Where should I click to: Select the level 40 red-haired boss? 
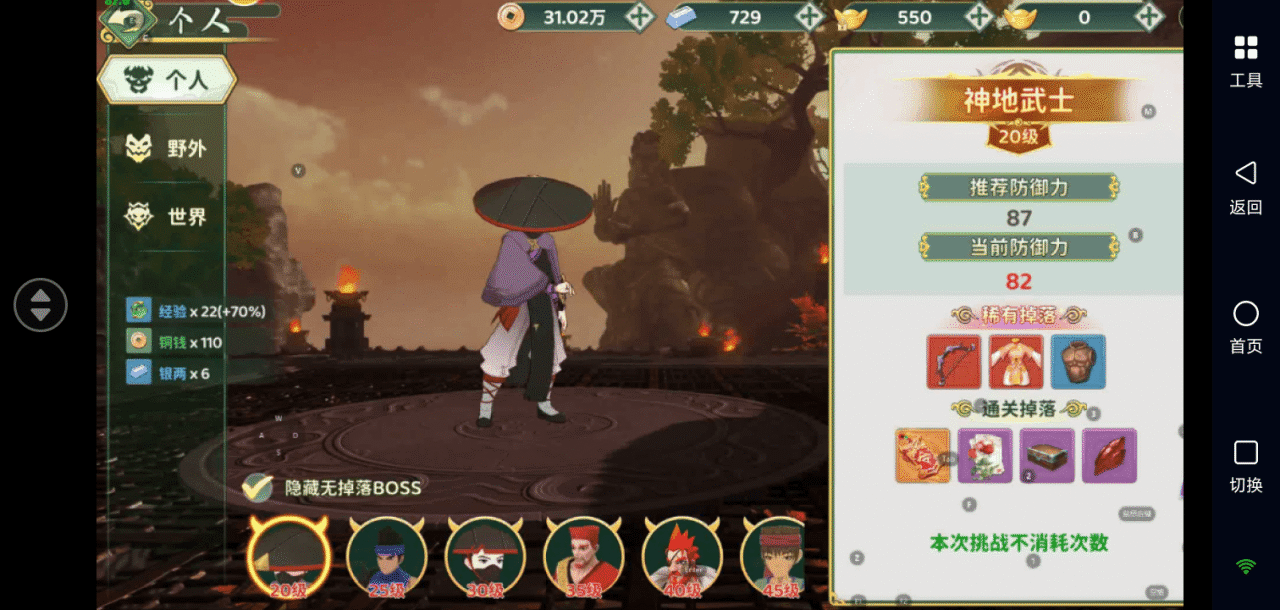(x=681, y=557)
